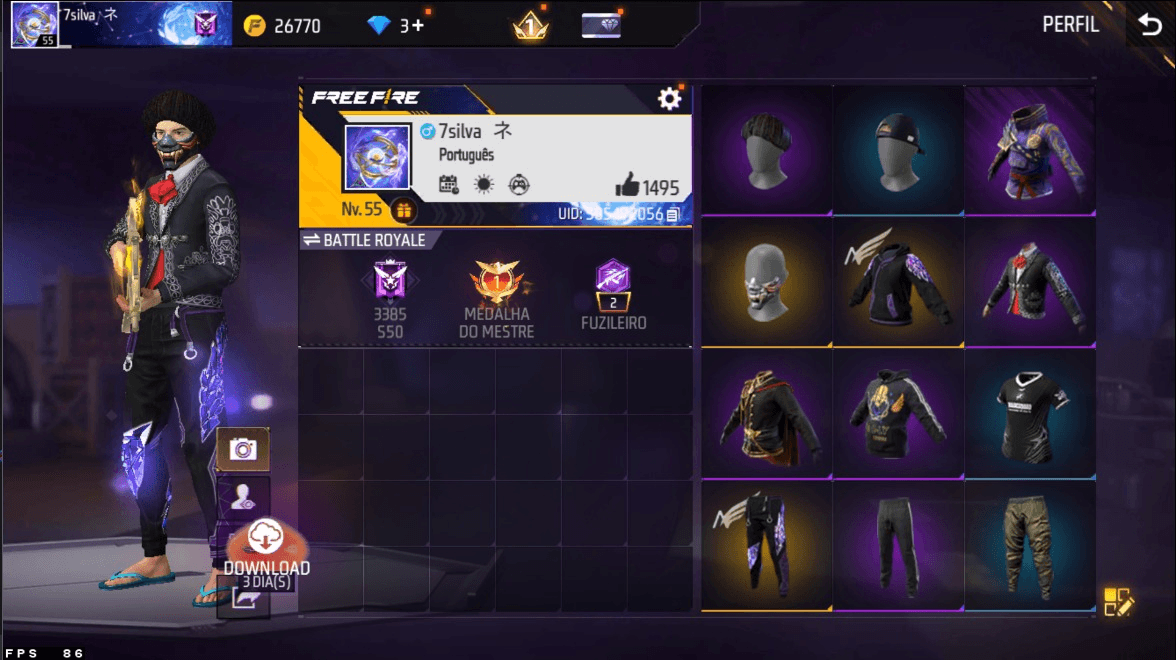Go back using the return arrow
This screenshot has height=660, width=1176.
click(x=1148, y=25)
